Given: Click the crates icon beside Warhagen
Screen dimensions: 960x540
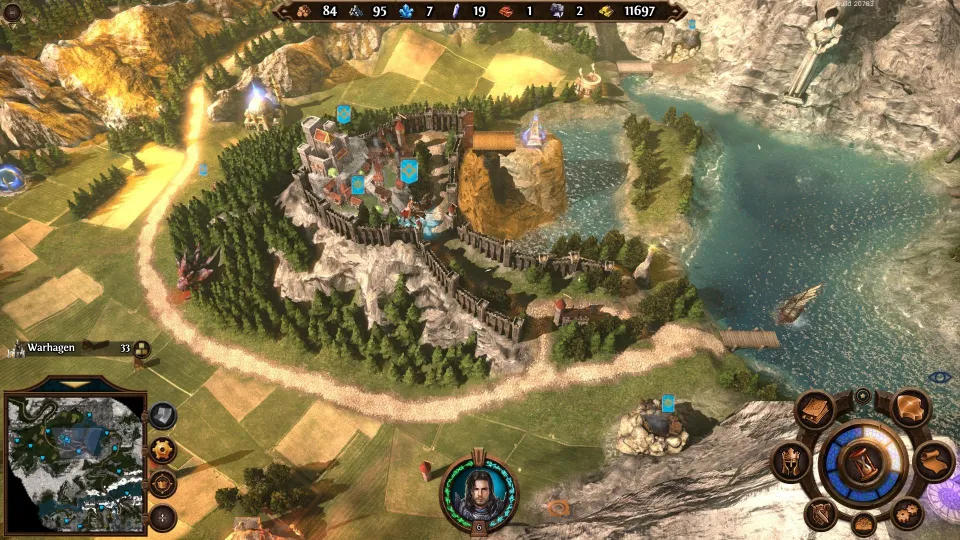Looking at the screenshot, I should [141, 348].
